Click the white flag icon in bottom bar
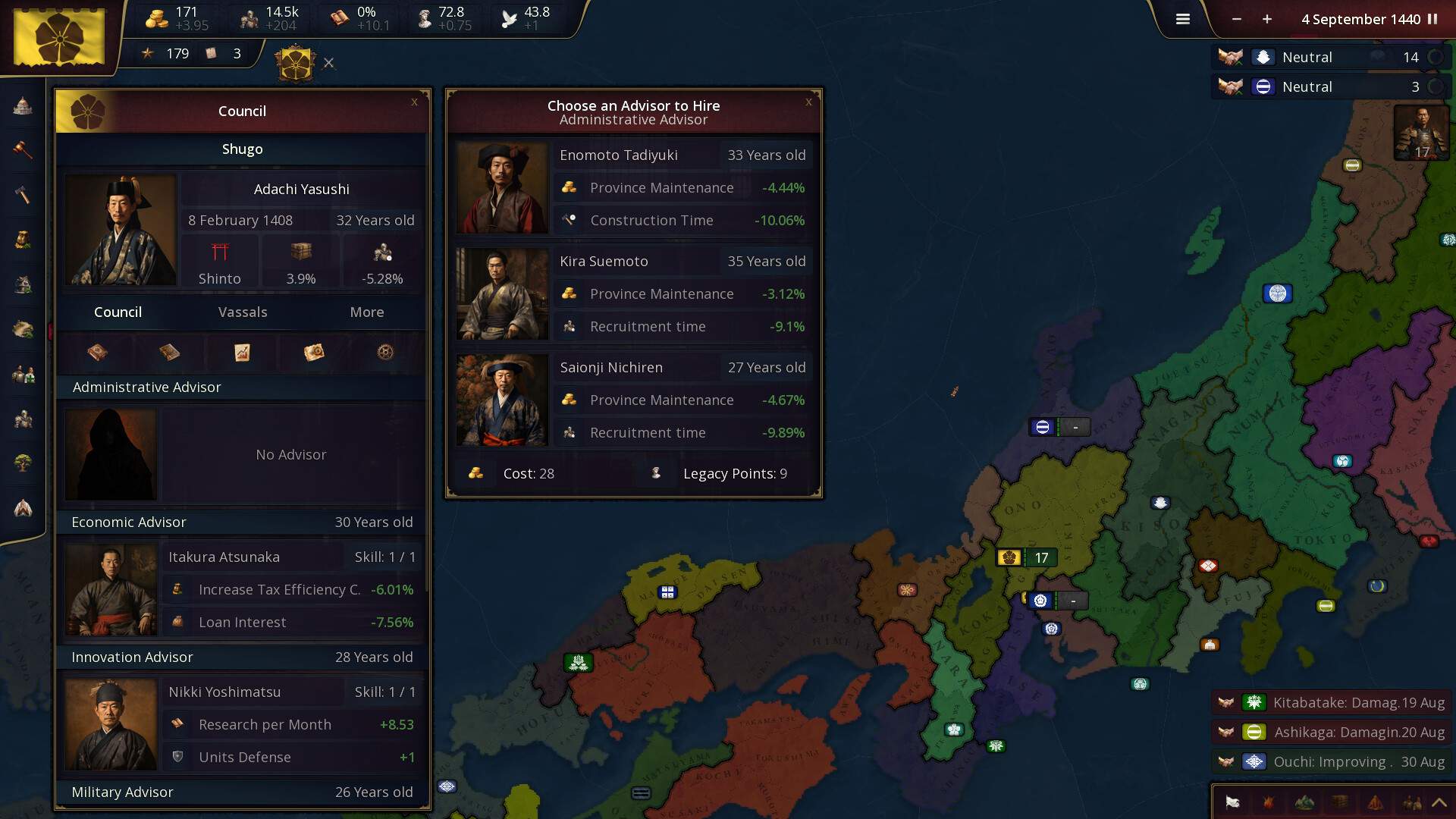Viewport: 1456px width, 819px height. click(1233, 802)
